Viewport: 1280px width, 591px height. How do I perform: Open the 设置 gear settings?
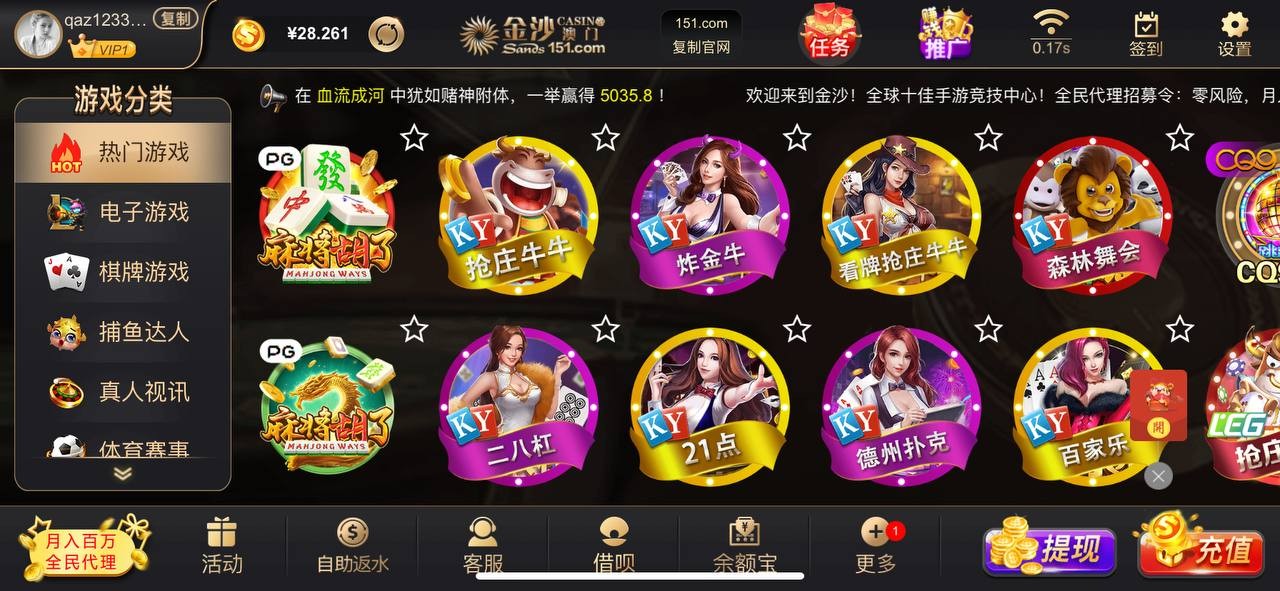(1235, 34)
